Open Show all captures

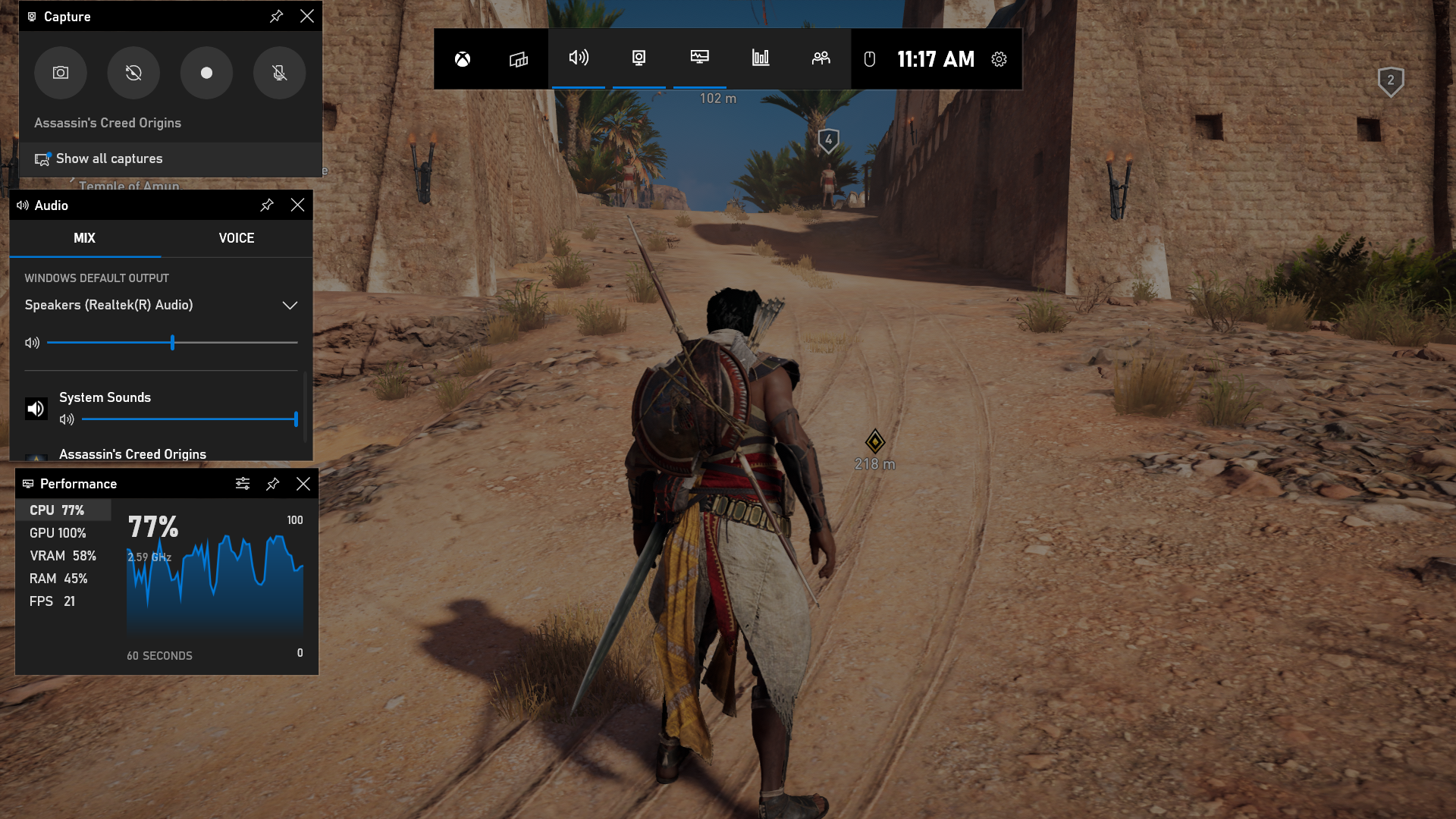[108, 158]
